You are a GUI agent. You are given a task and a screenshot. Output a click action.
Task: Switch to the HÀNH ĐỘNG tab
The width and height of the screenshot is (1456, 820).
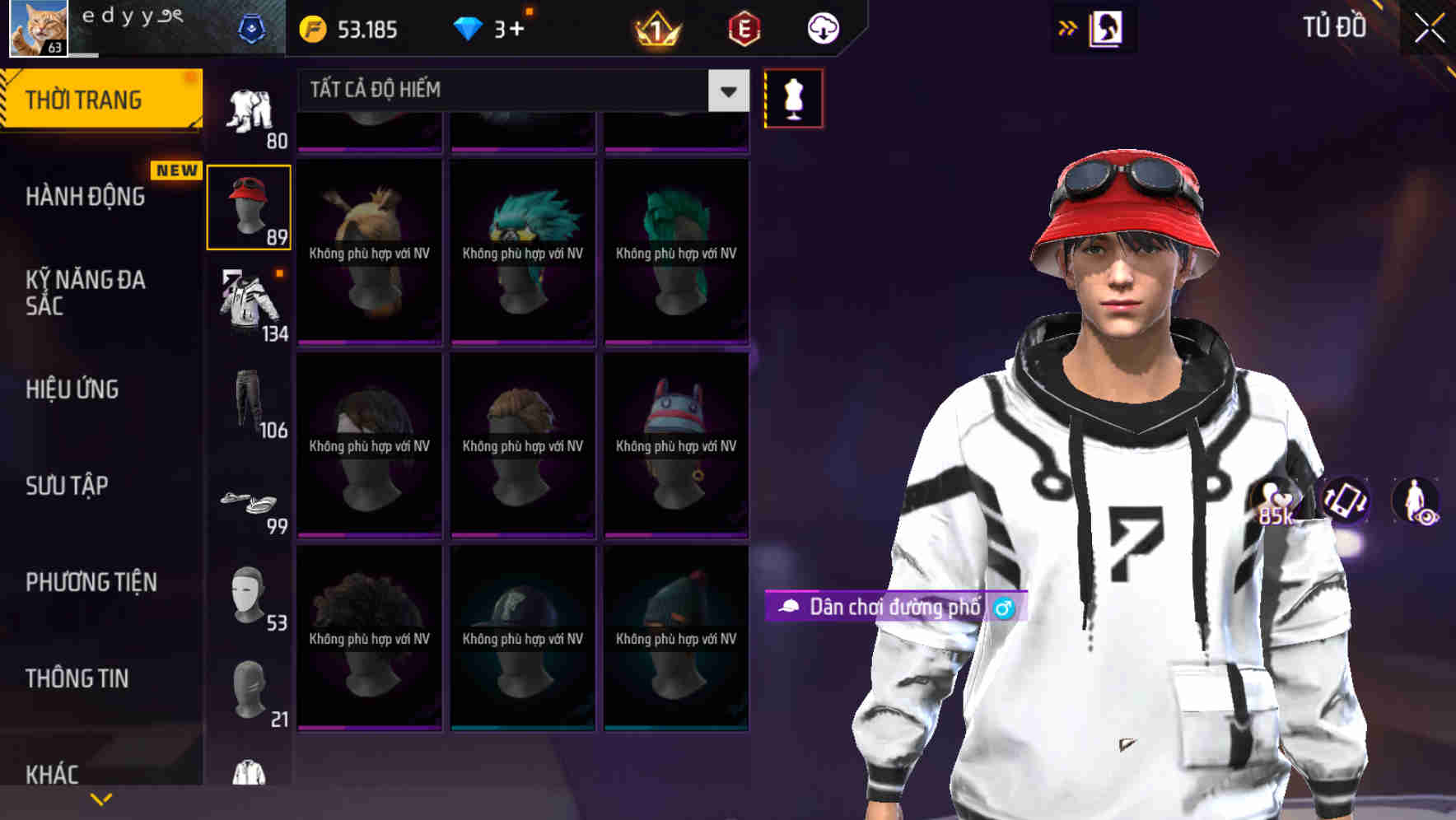coord(86,196)
